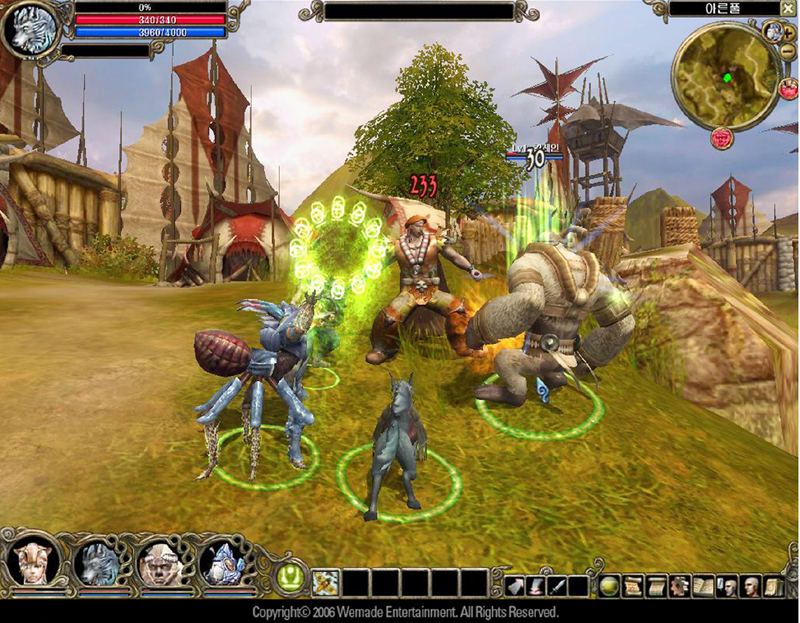Choose the cat-hooded girl party portrait

(31, 563)
